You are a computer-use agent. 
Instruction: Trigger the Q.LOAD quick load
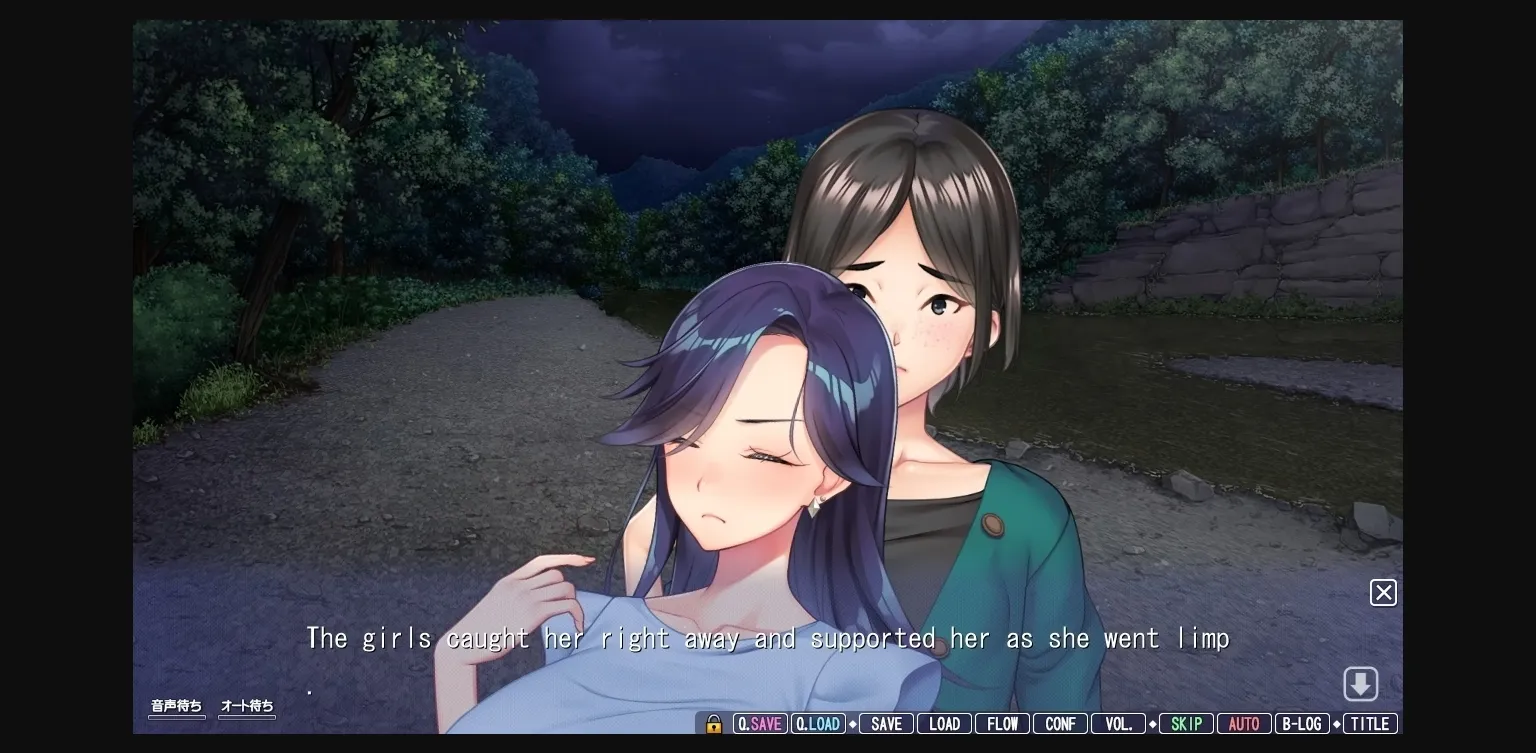(818, 723)
